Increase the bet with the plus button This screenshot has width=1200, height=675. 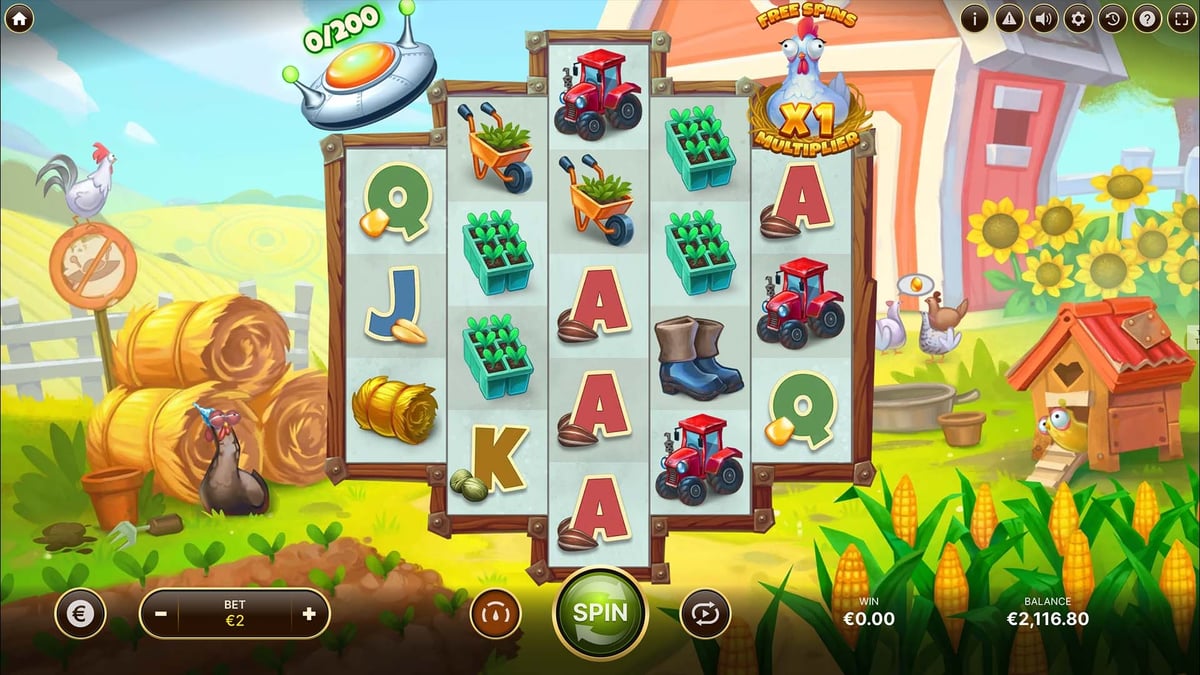point(308,614)
